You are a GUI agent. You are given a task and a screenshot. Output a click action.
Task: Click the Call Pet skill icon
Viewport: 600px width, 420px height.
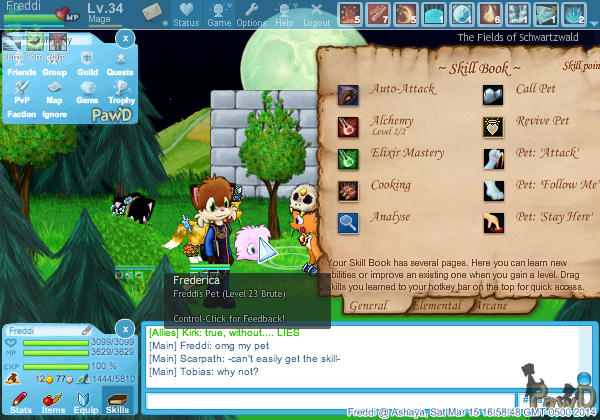(494, 95)
